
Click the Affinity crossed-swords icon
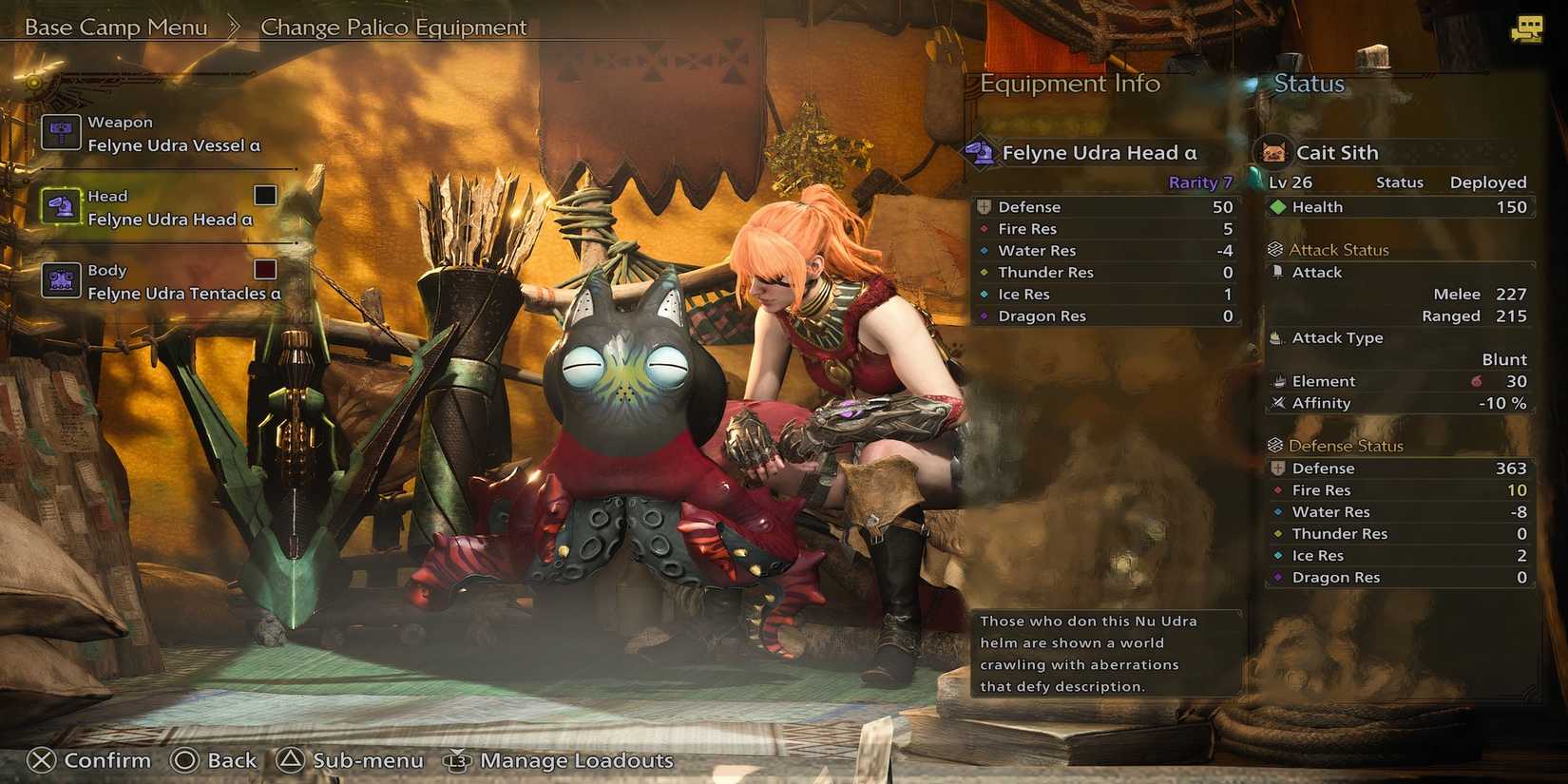click(x=1278, y=403)
